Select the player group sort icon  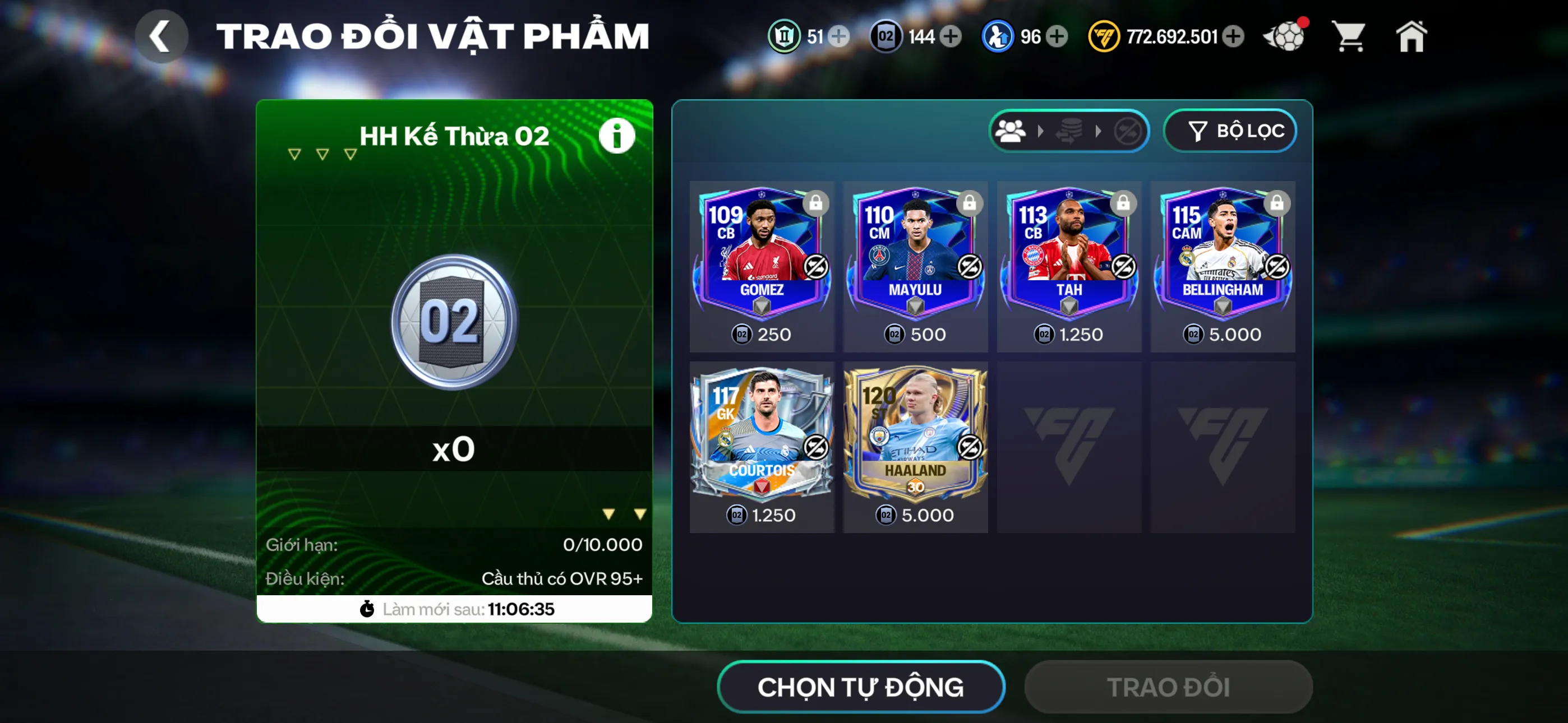(x=1011, y=130)
